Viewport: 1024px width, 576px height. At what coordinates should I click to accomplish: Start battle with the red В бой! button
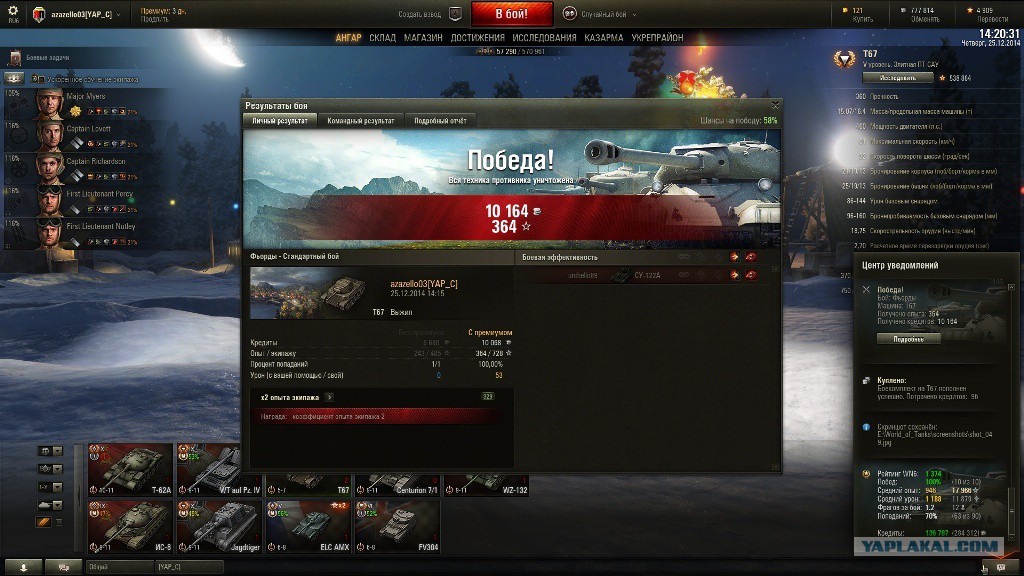pyautogui.click(x=512, y=14)
